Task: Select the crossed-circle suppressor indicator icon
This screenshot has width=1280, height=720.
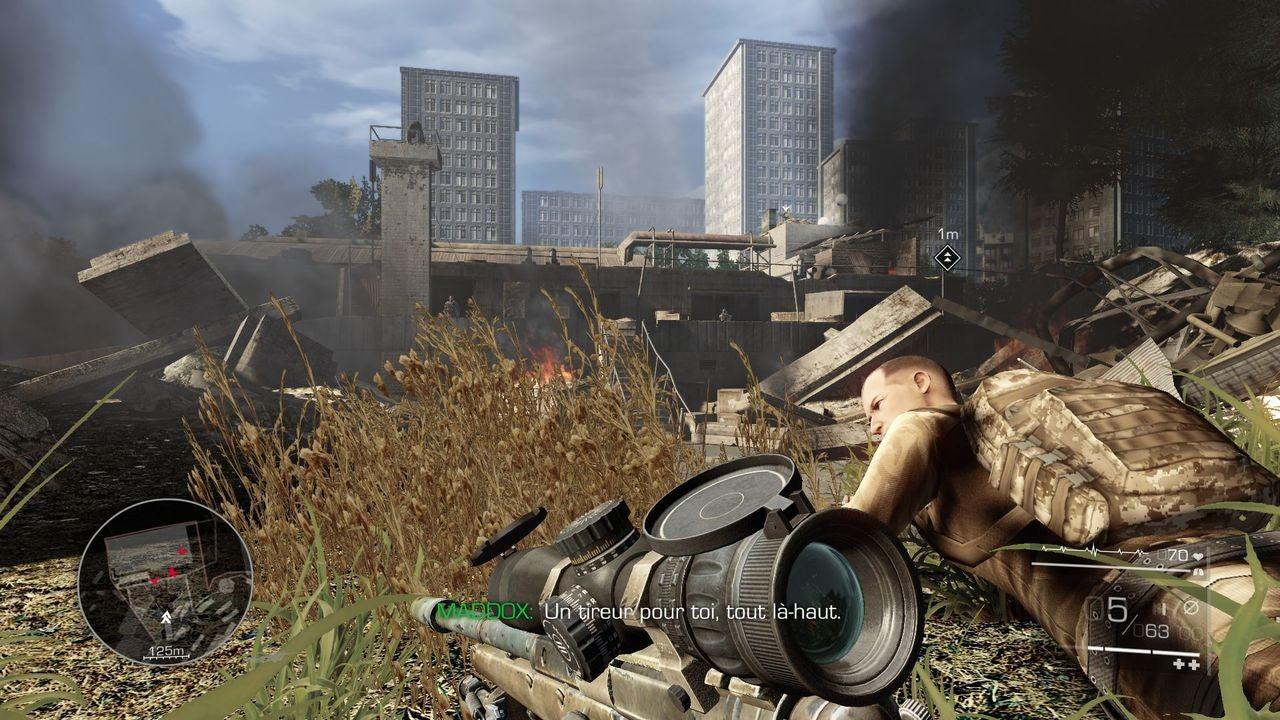Action: [x=1190, y=607]
